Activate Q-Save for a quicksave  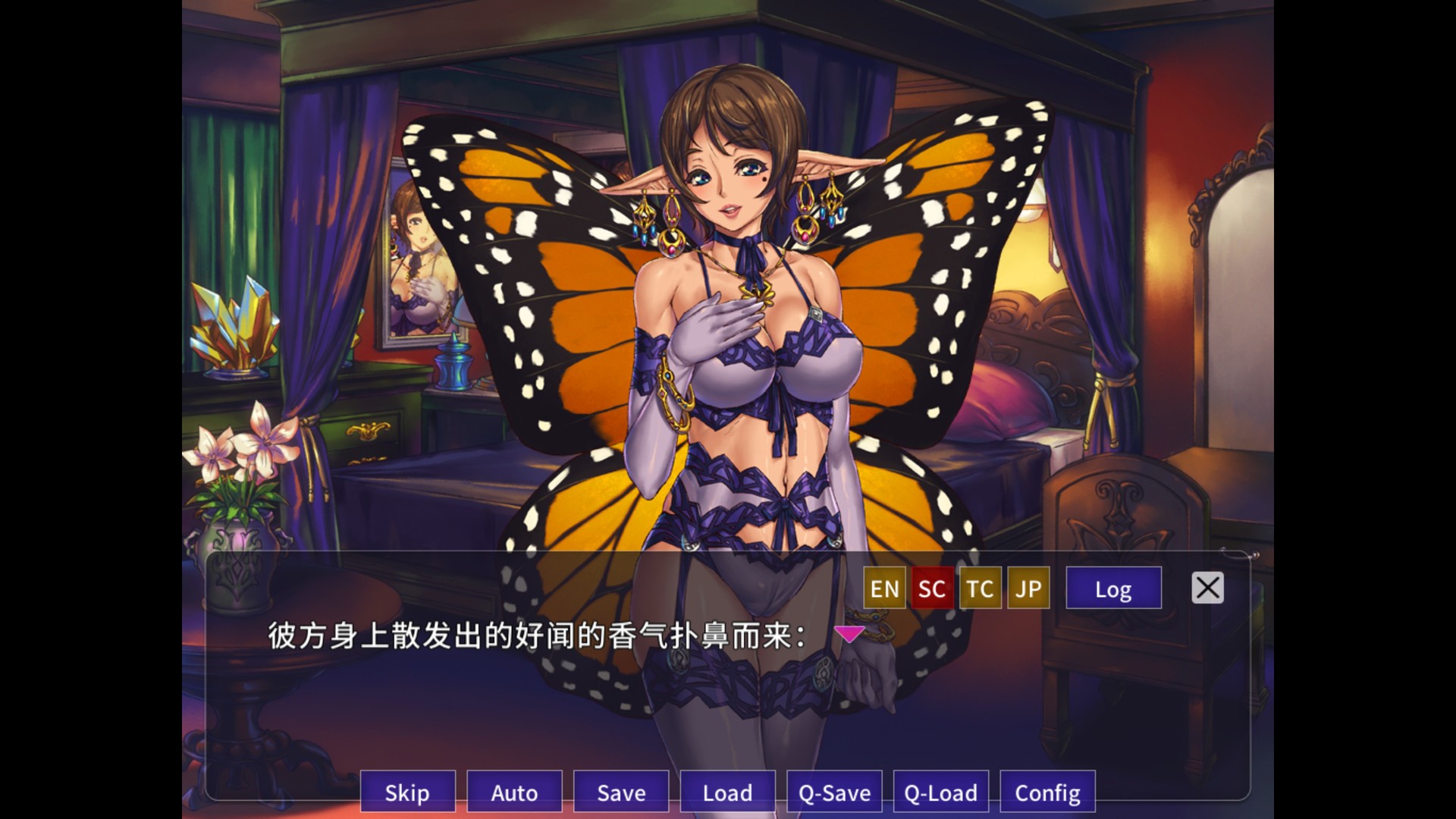click(834, 793)
